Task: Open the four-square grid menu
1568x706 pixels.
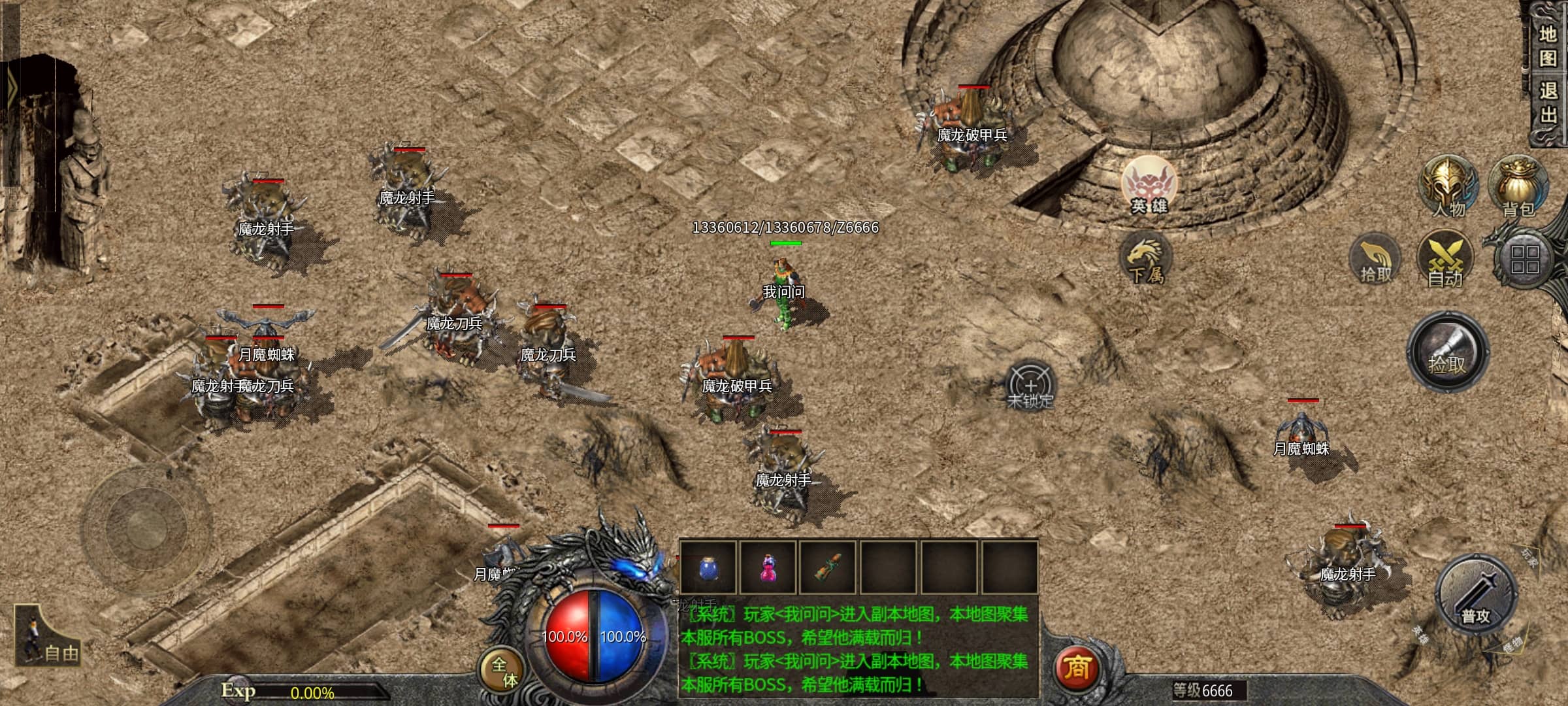Action: click(x=1524, y=260)
